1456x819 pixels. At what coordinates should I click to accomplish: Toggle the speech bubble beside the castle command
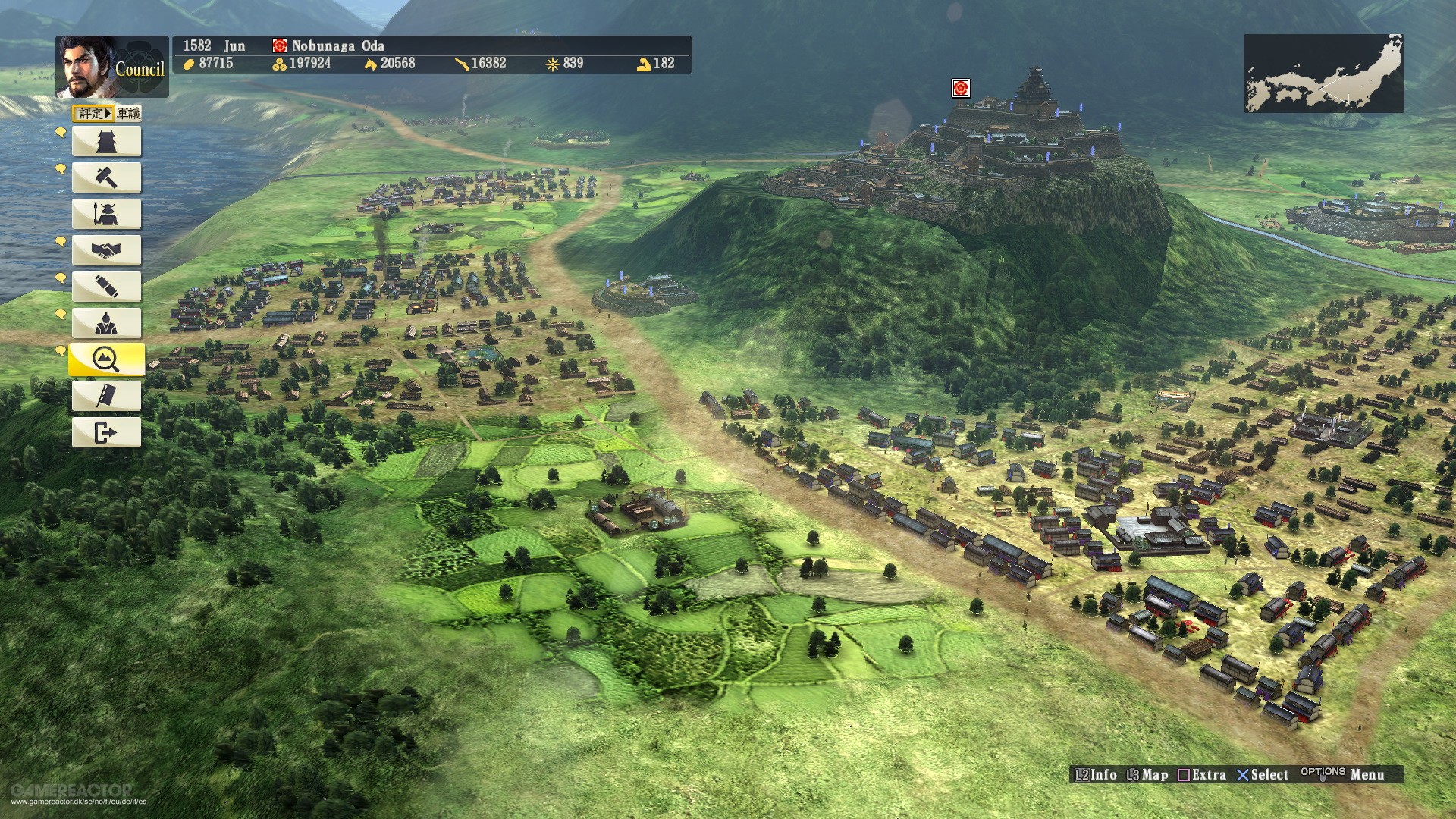(x=59, y=134)
